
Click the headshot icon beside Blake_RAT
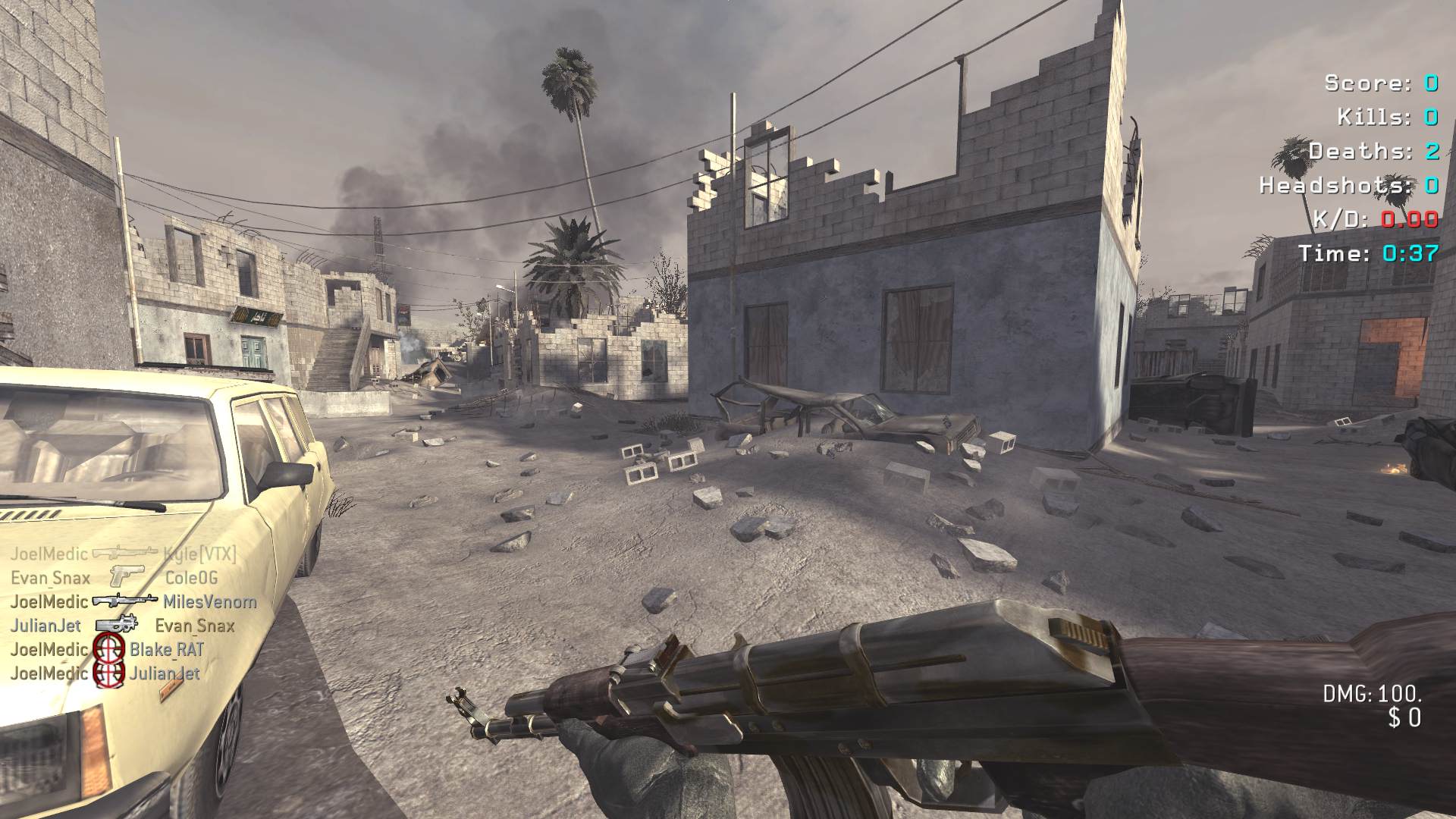click(x=108, y=649)
